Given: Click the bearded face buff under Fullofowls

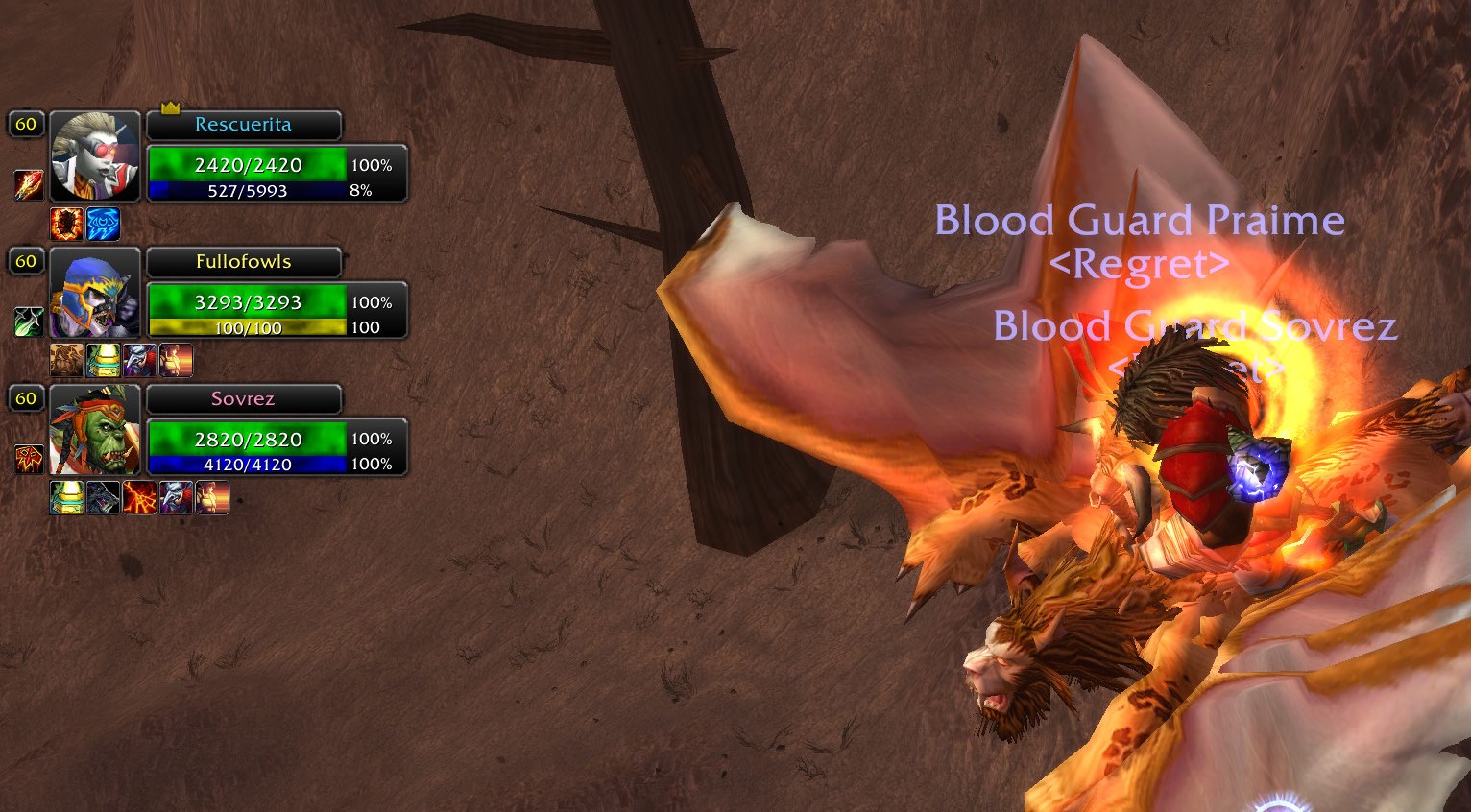Looking at the screenshot, I should pos(66,361).
